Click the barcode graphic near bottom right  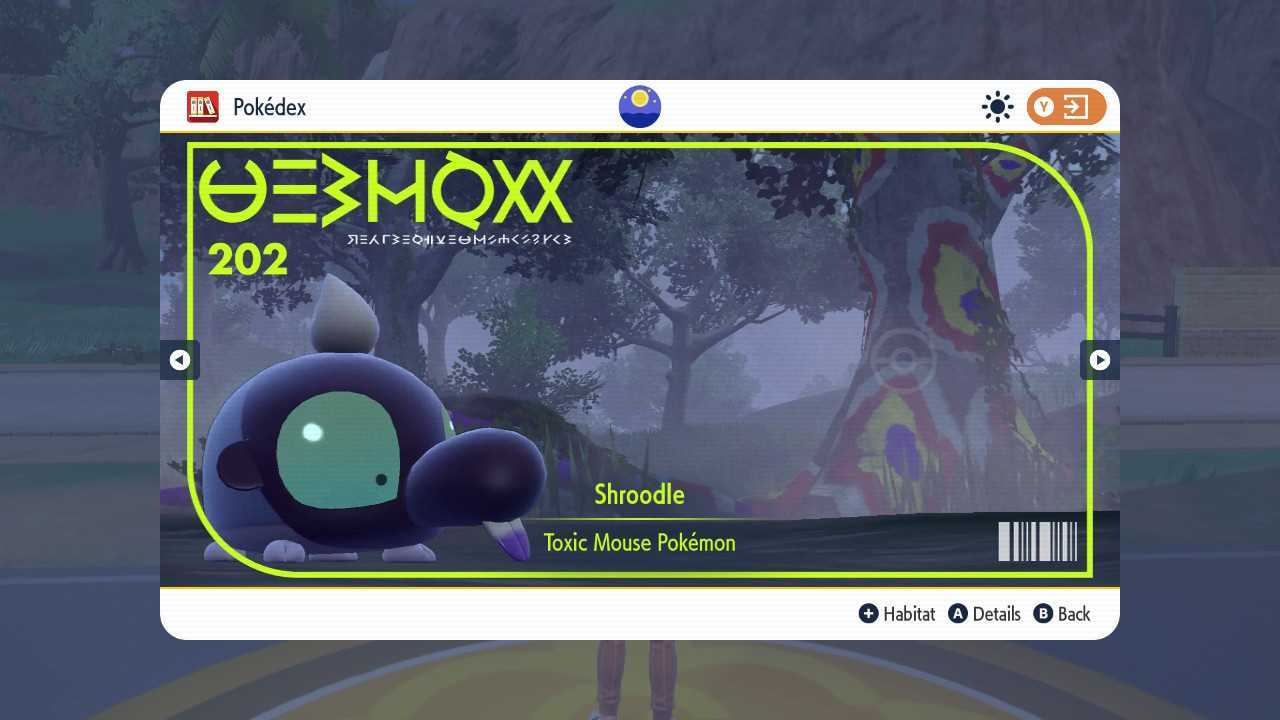[1037, 541]
